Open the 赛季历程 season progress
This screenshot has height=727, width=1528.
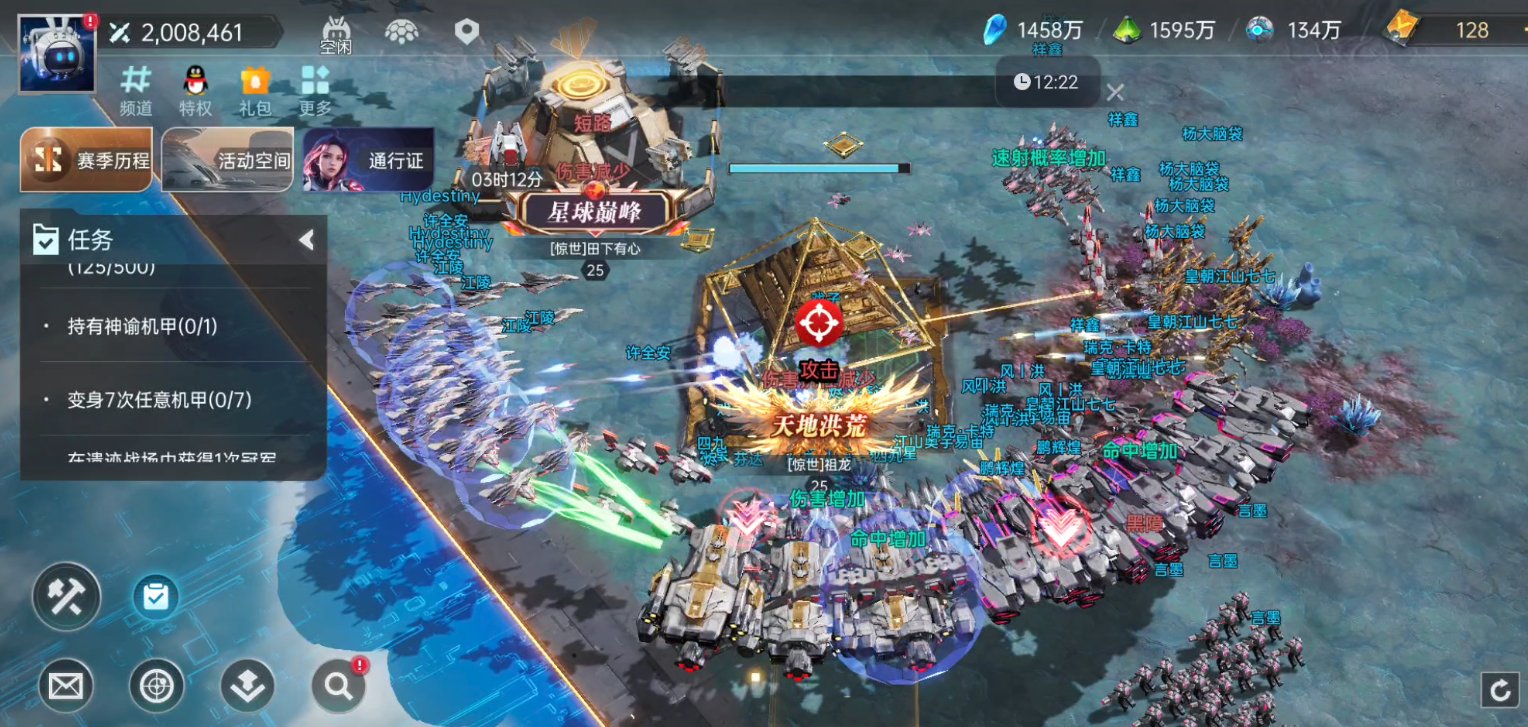tap(87, 160)
